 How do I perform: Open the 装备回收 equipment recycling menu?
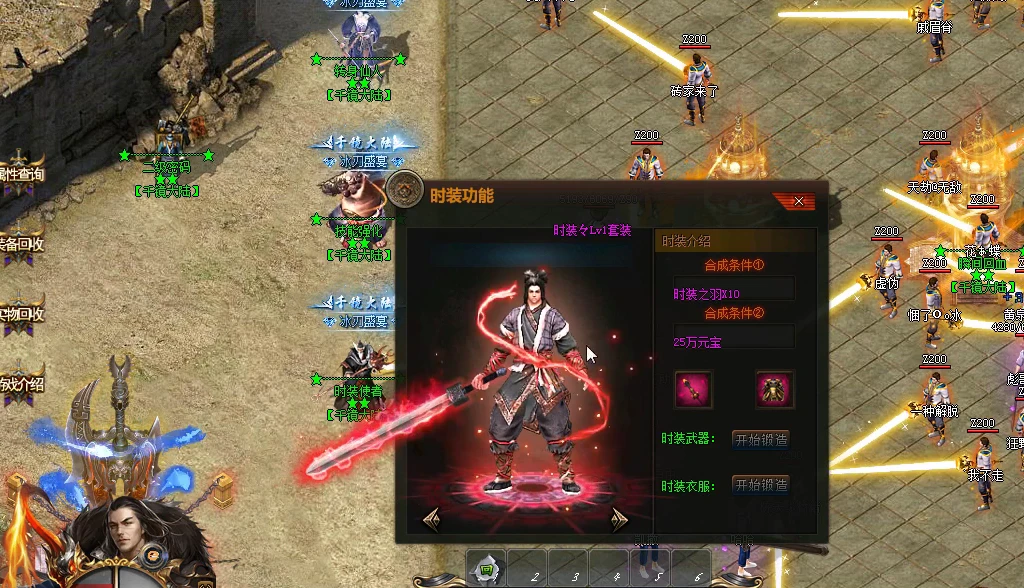(x=21, y=243)
